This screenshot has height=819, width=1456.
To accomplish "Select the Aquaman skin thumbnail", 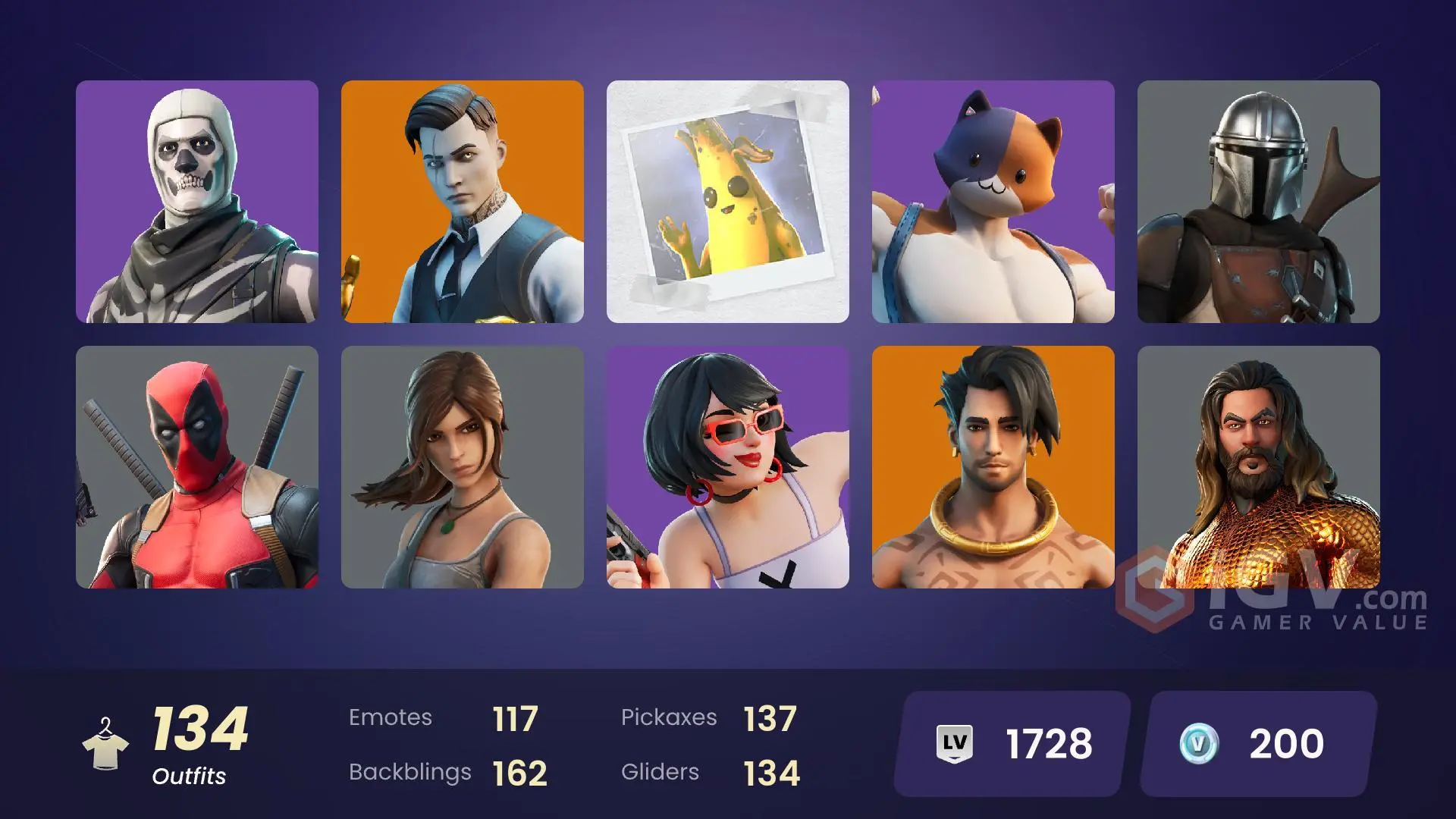I will click(x=1259, y=466).
